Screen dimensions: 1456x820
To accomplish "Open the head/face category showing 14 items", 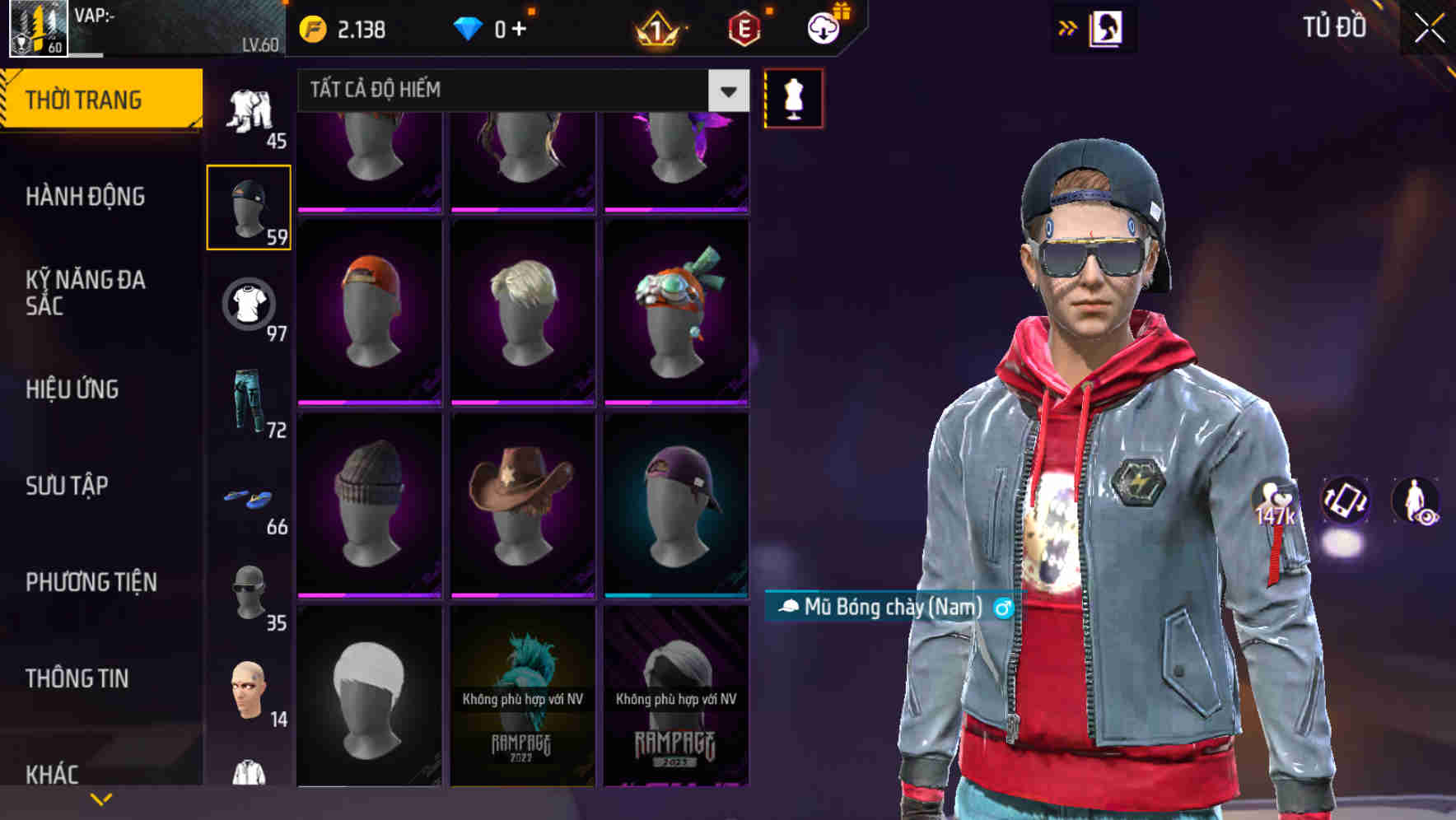I will click(247, 687).
